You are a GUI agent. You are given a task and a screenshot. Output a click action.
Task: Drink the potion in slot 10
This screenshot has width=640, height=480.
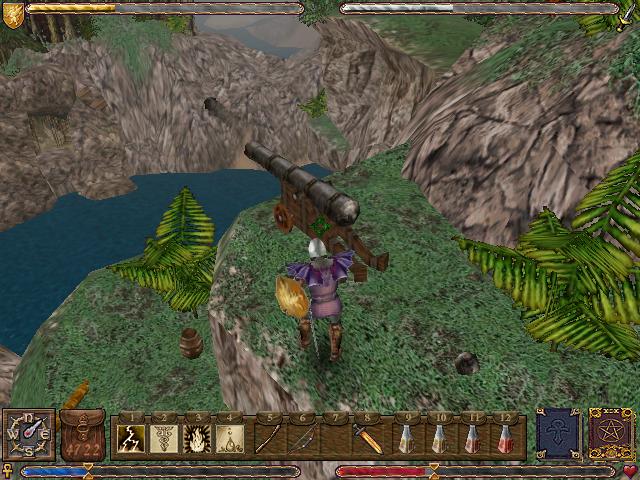(438, 438)
